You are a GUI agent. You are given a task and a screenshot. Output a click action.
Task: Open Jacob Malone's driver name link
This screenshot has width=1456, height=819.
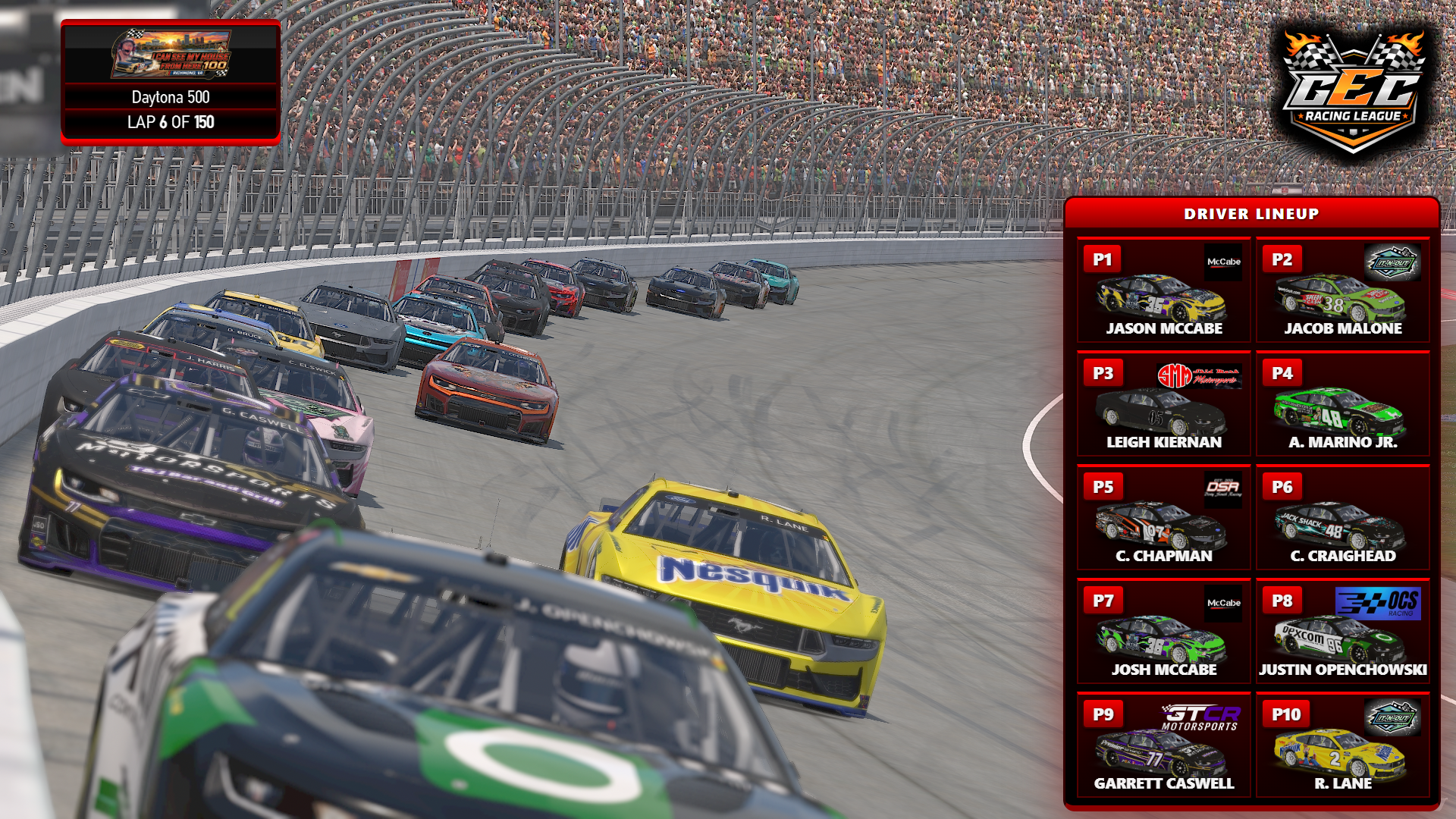tap(1342, 328)
